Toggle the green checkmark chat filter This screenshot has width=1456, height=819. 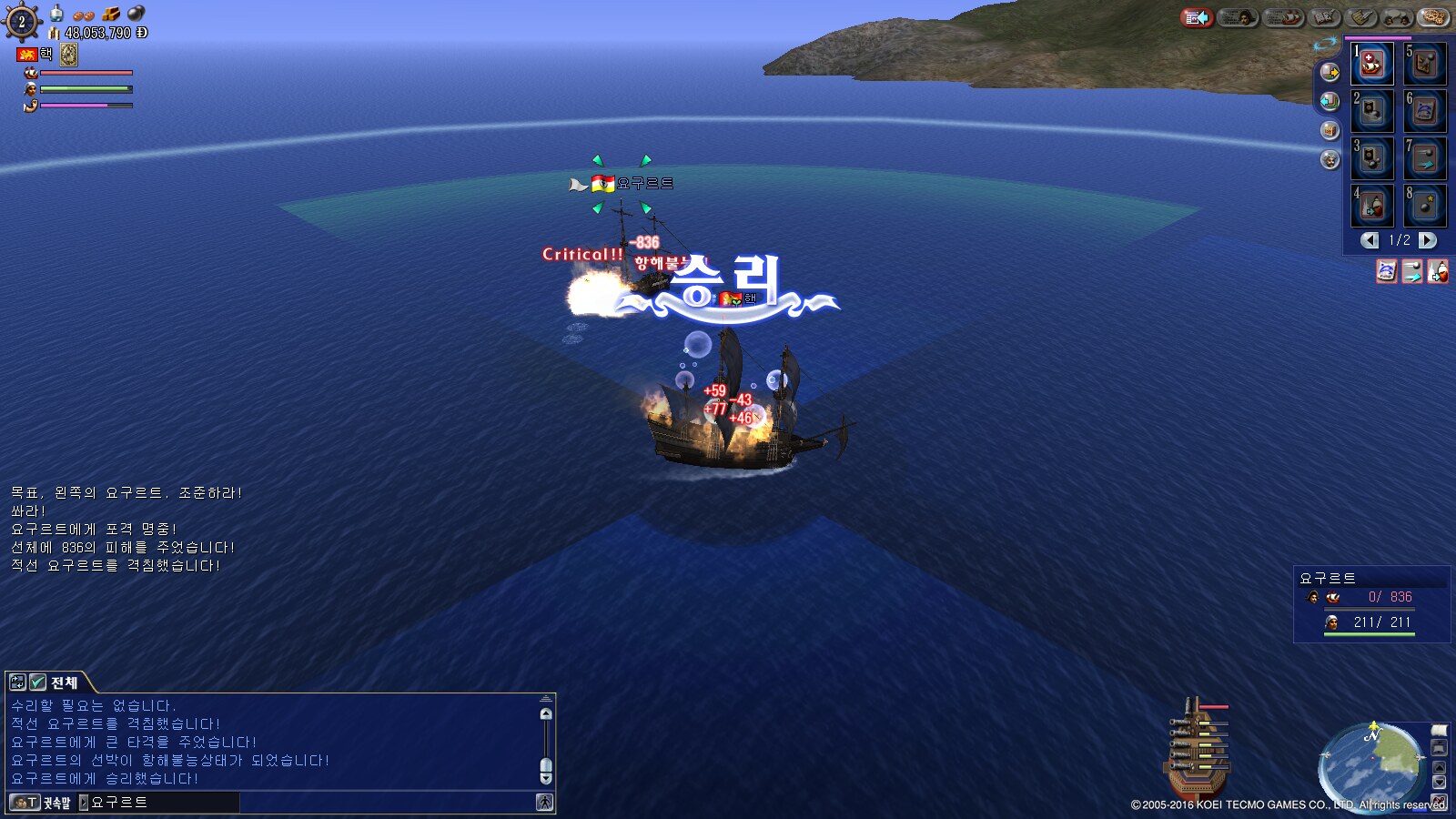pyautogui.click(x=37, y=682)
